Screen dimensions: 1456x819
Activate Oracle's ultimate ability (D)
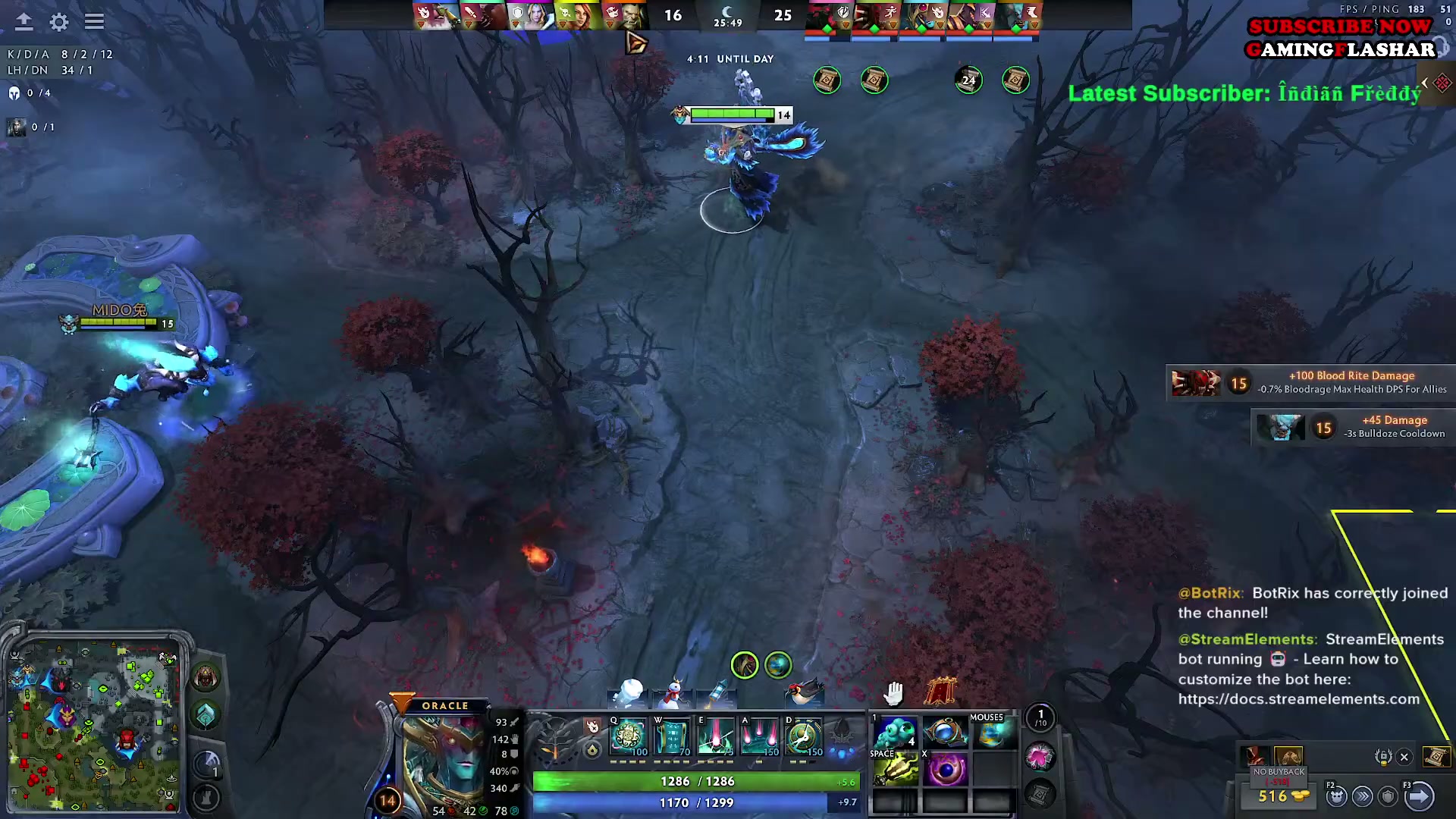point(802,736)
